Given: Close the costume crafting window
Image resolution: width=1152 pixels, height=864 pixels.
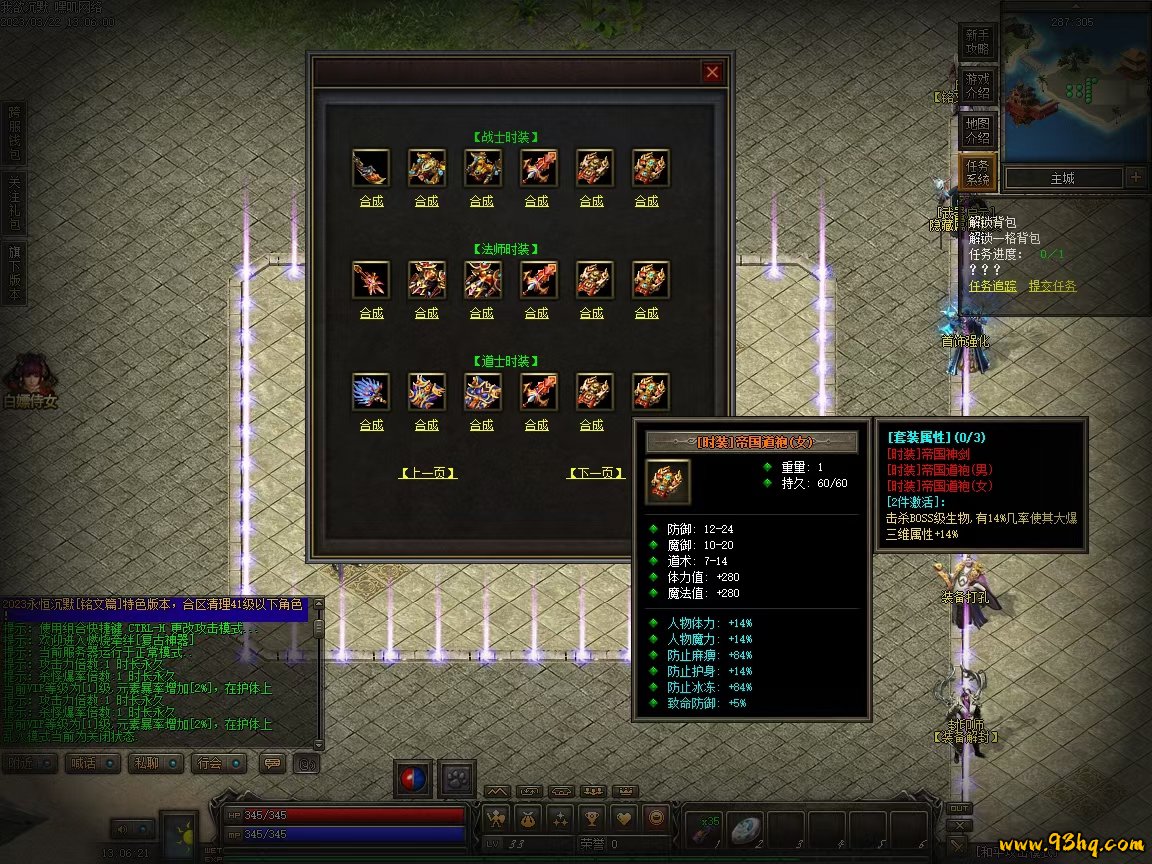Looking at the screenshot, I should click(712, 72).
